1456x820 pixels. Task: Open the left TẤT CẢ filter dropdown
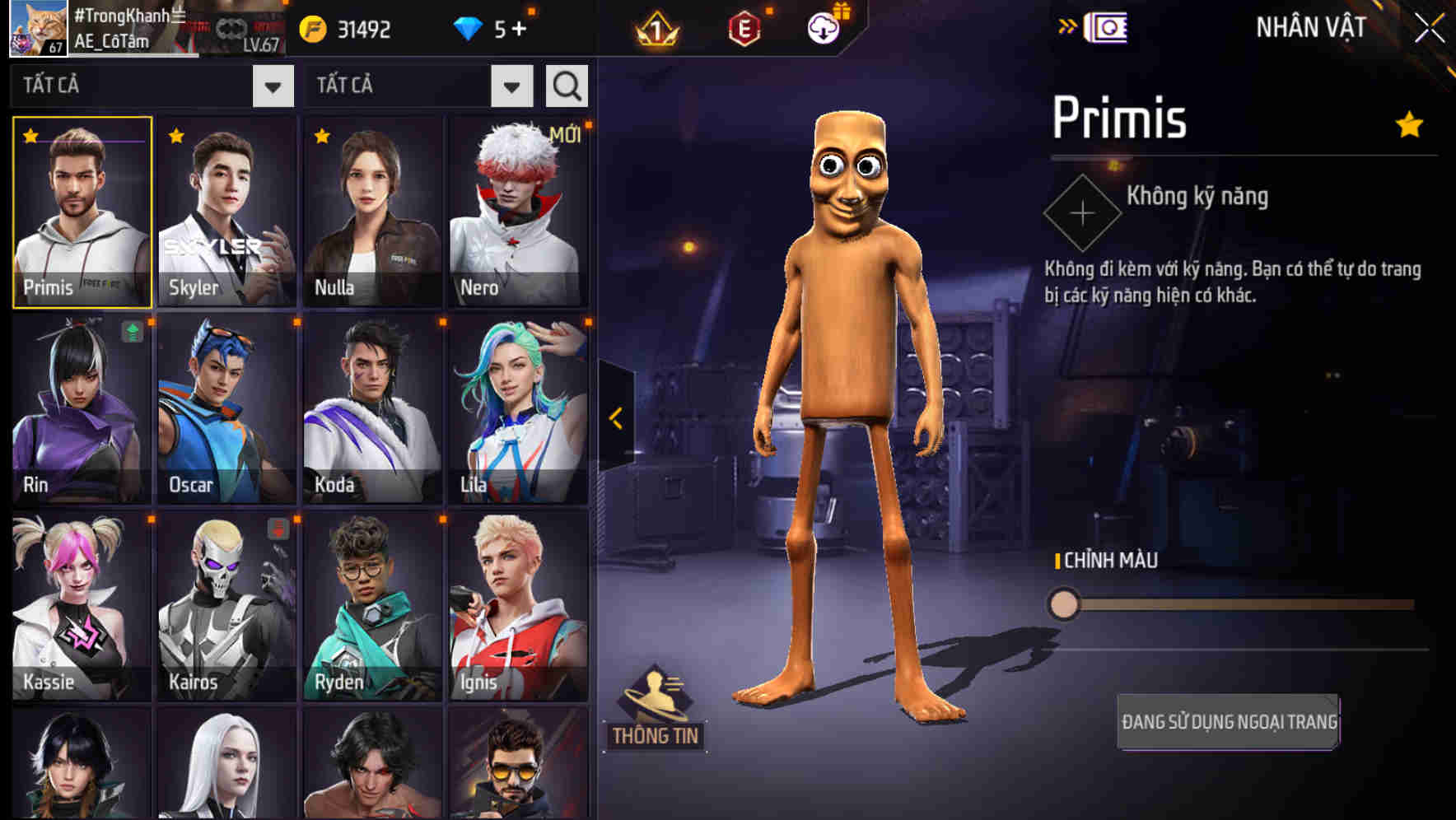point(273,85)
